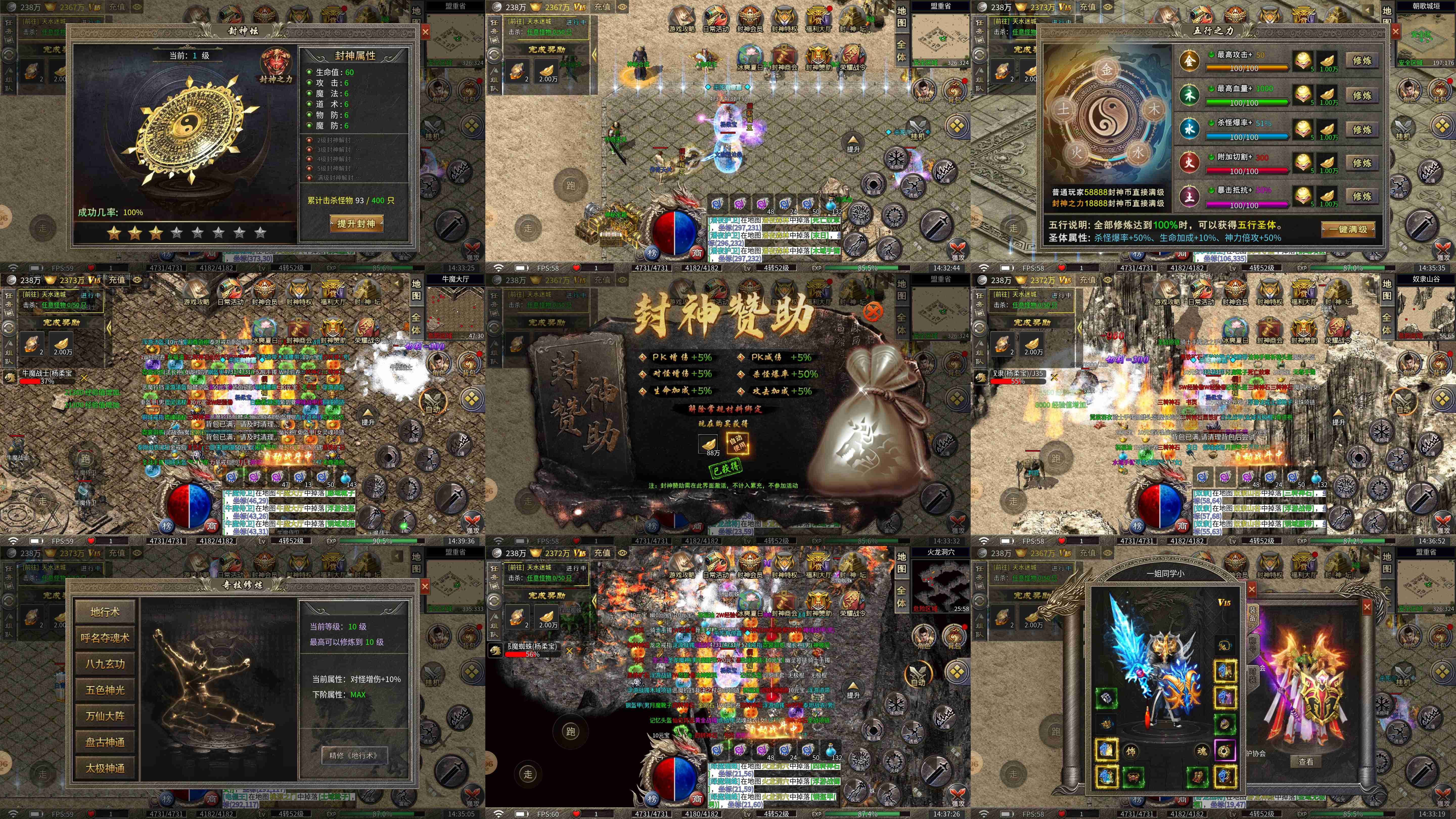Select the 太极神通 skill entry

click(105, 768)
